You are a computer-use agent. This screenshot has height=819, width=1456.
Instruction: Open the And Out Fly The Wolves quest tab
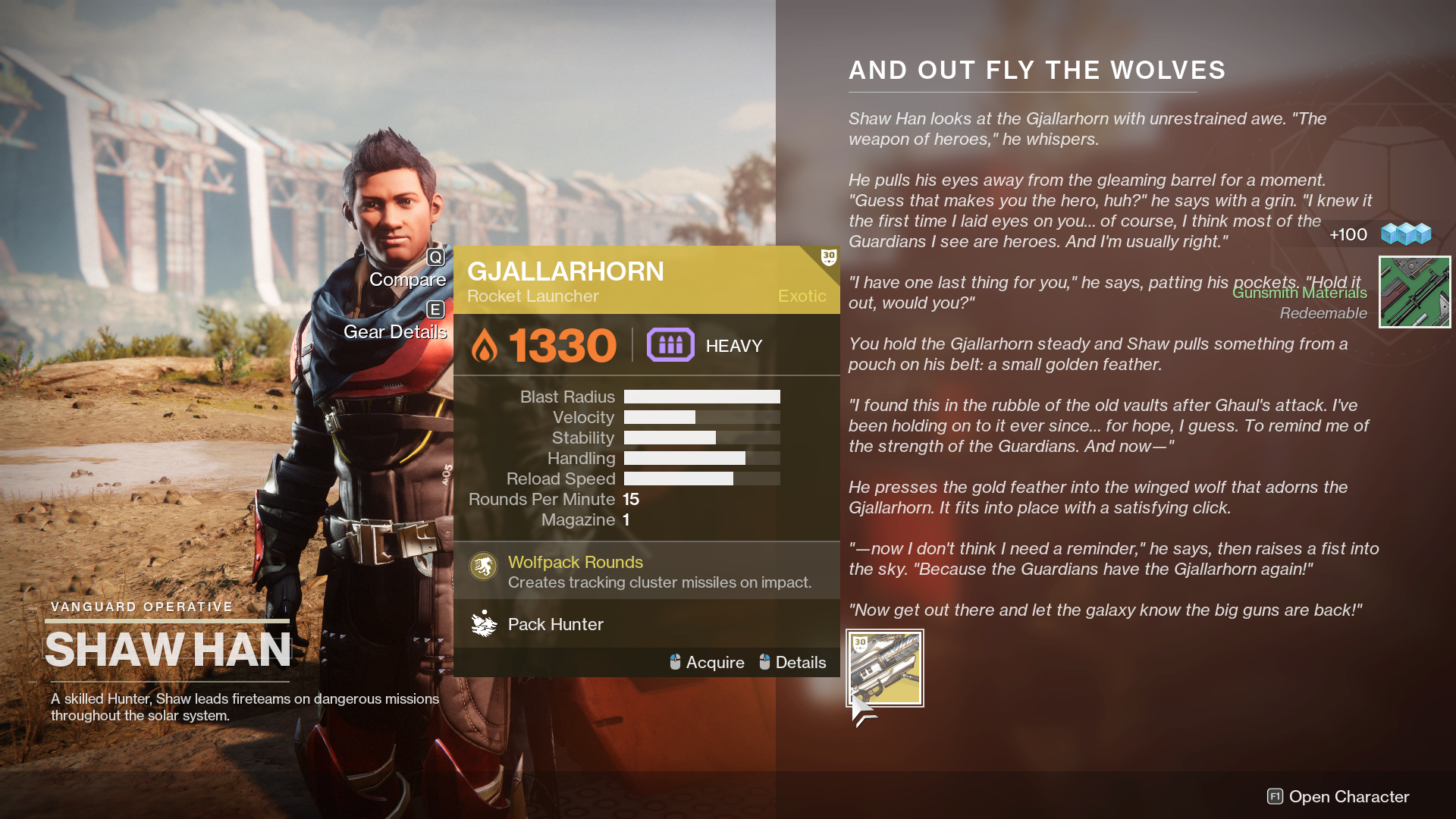click(x=1036, y=70)
